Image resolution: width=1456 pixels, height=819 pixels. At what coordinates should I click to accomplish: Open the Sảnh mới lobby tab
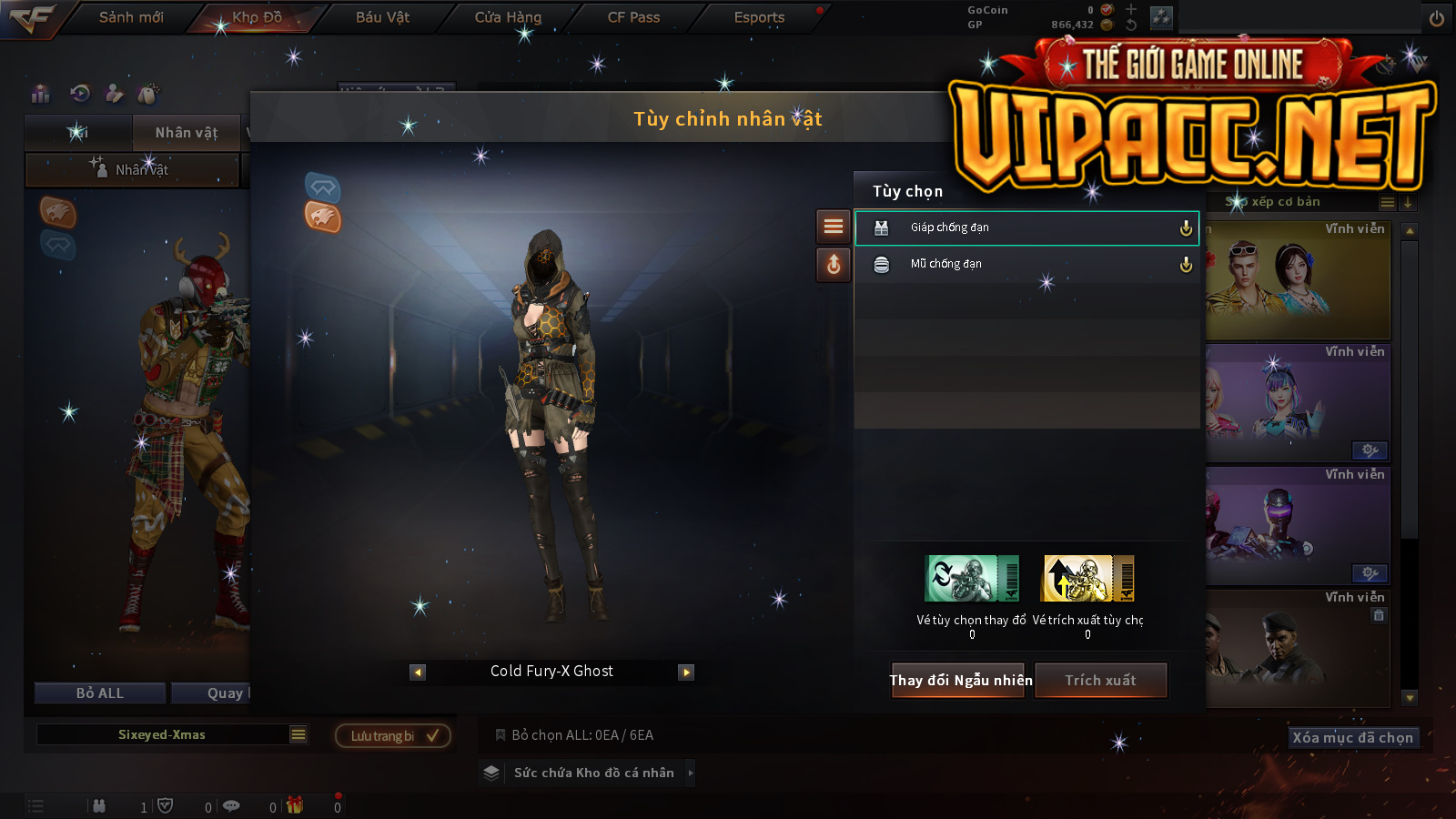131,17
